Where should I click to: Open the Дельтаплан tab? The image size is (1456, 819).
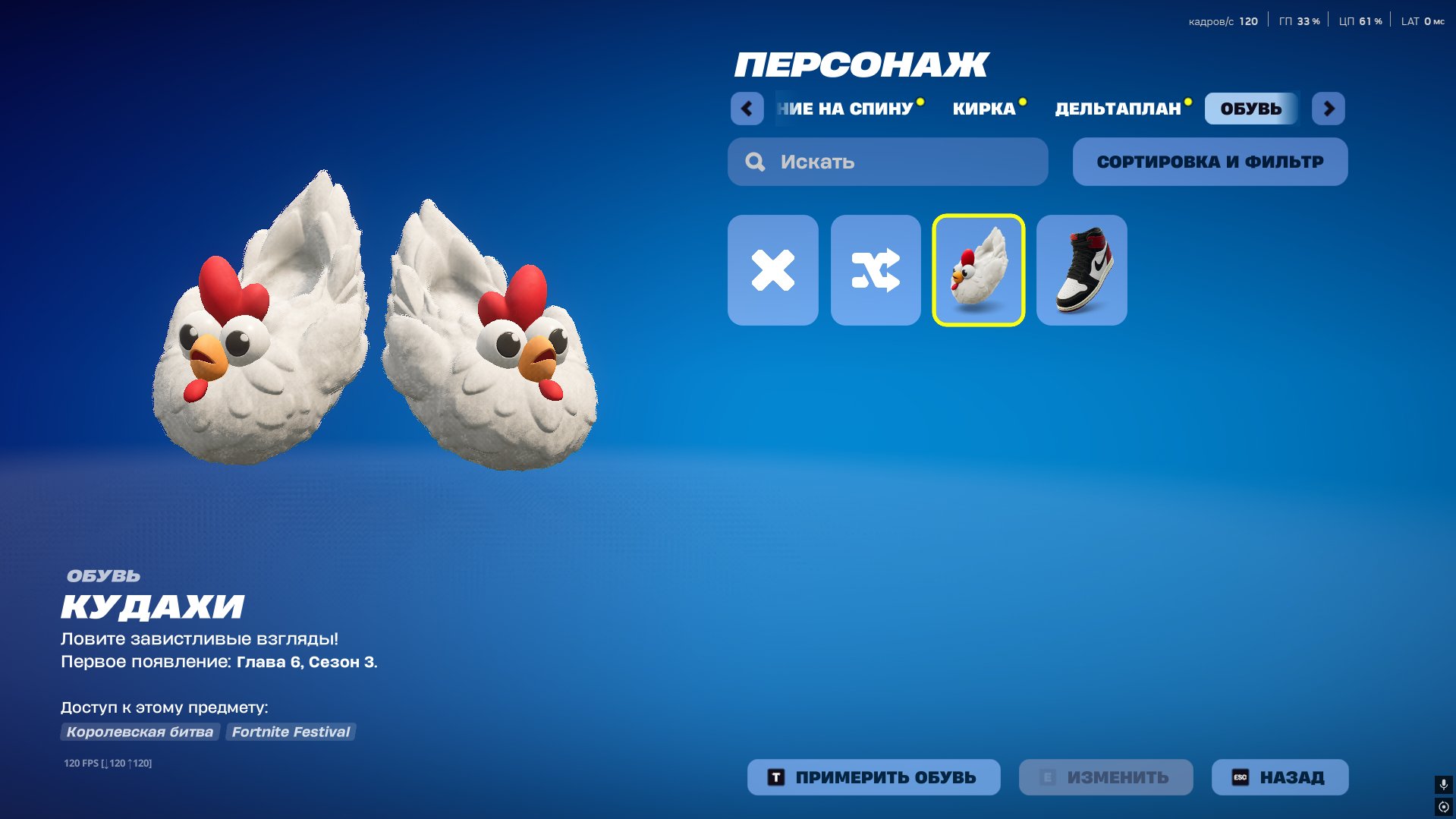click(1118, 109)
